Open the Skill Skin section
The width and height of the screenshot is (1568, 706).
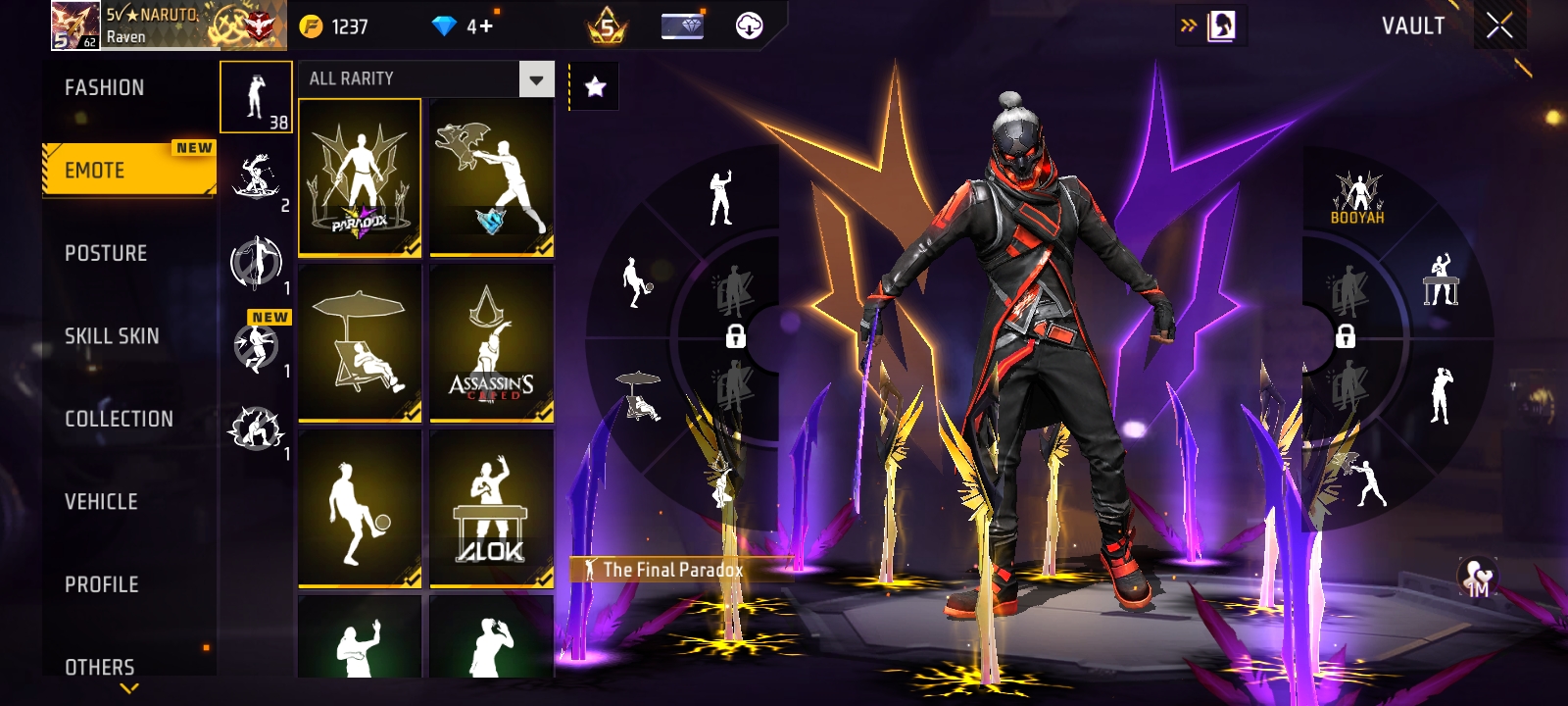(x=112, y=336)
